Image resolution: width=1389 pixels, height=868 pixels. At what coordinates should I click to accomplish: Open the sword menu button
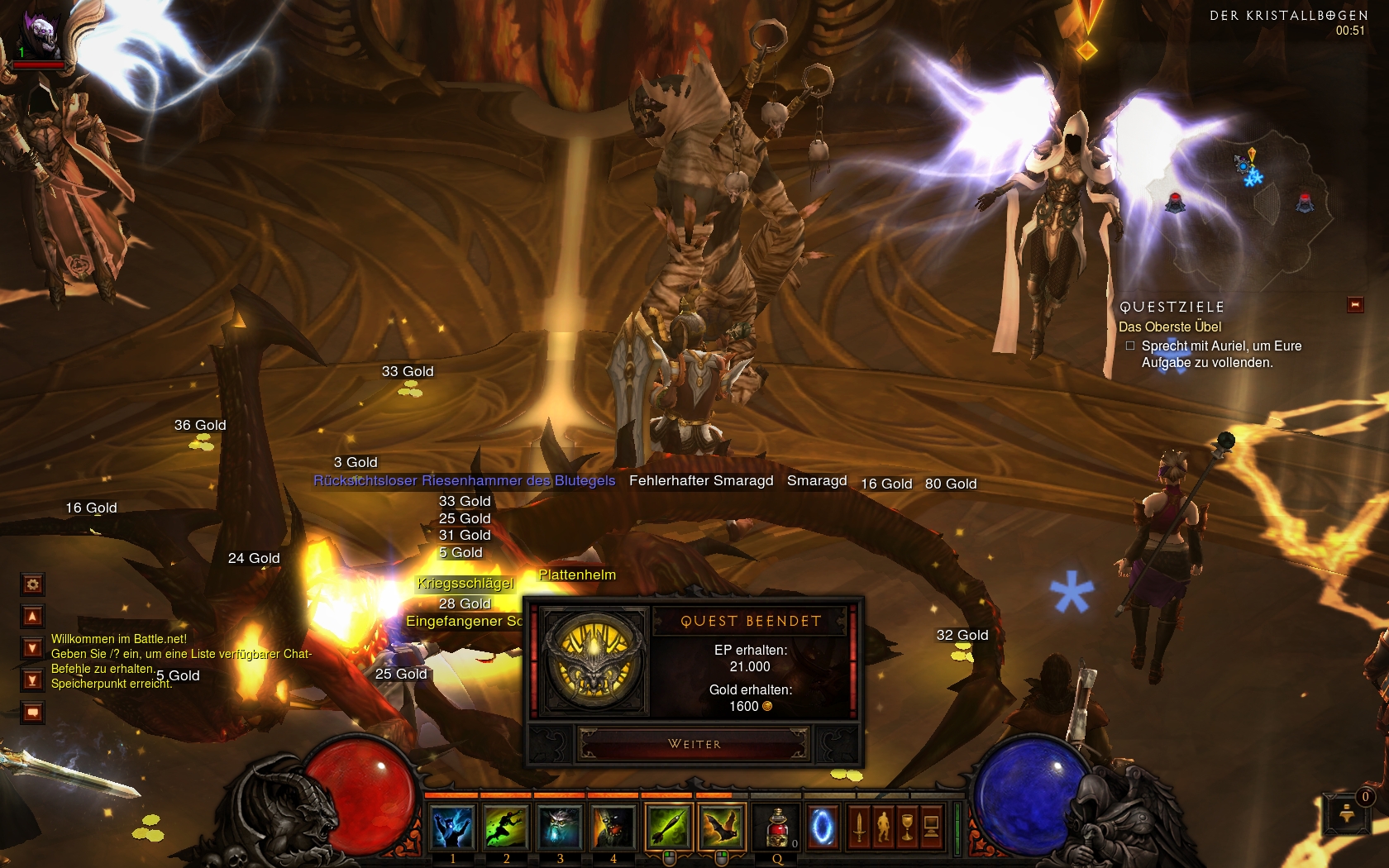click(x=859, y=826)
